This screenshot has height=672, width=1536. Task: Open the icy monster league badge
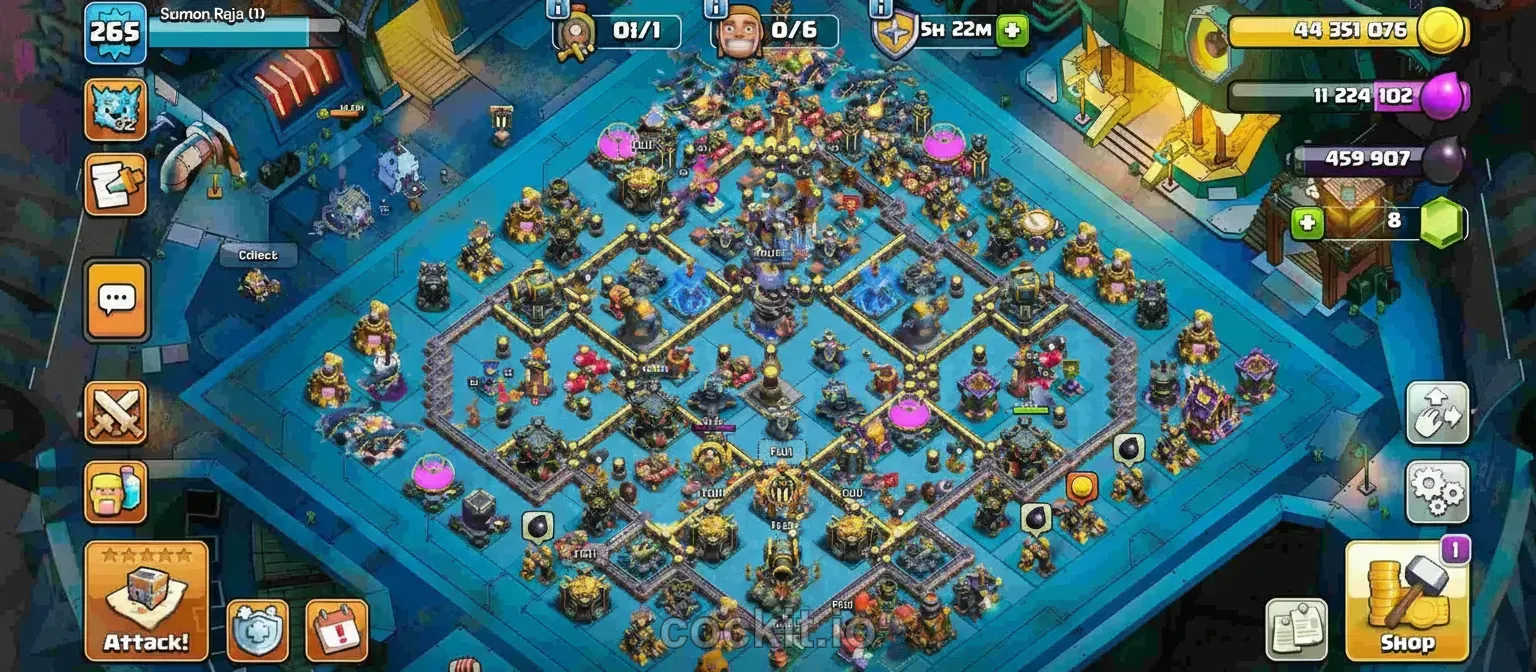pyautogui.click(x=116, y=110)
